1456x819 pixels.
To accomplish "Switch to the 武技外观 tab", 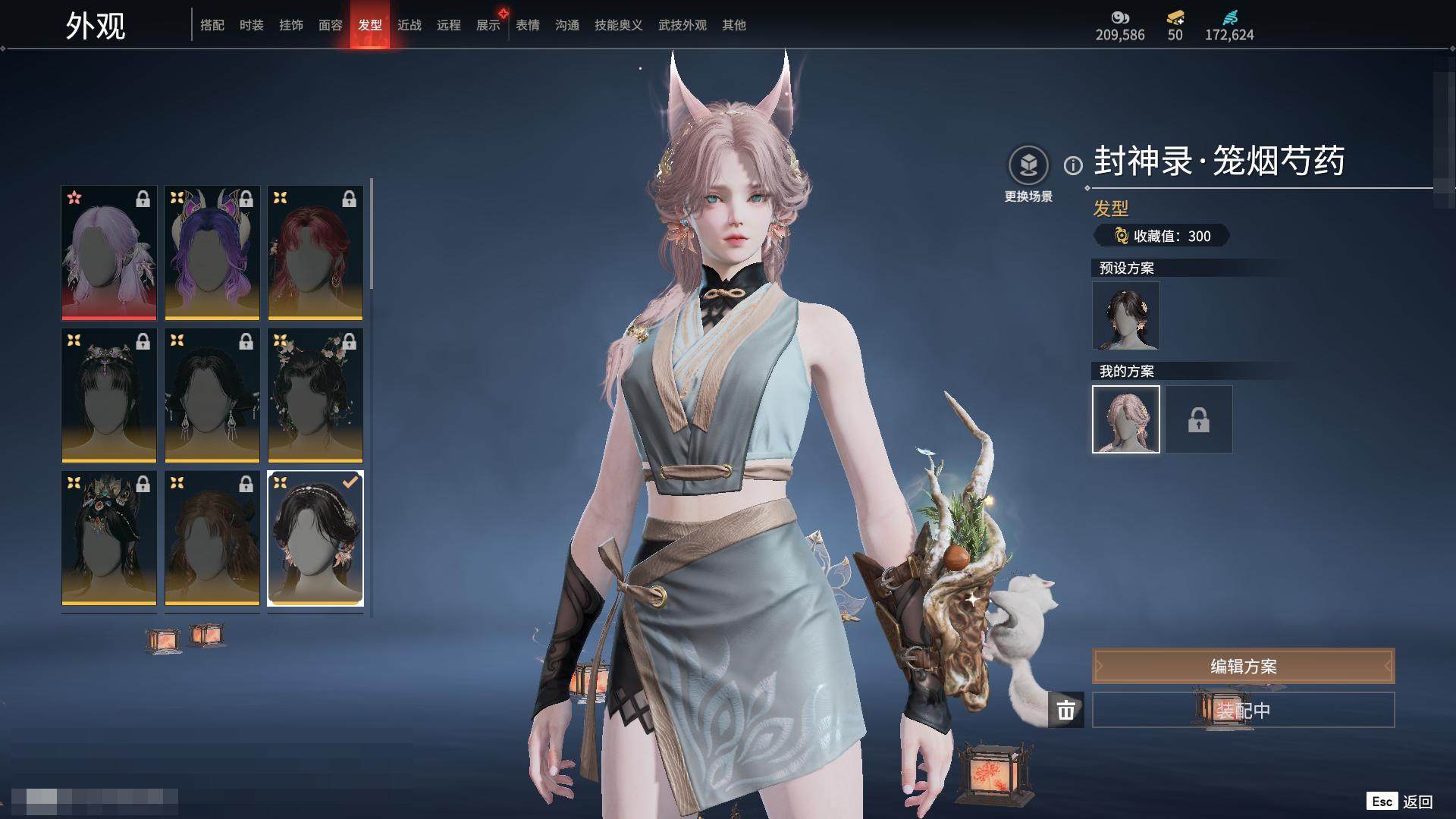I will [x=682, y=25].
